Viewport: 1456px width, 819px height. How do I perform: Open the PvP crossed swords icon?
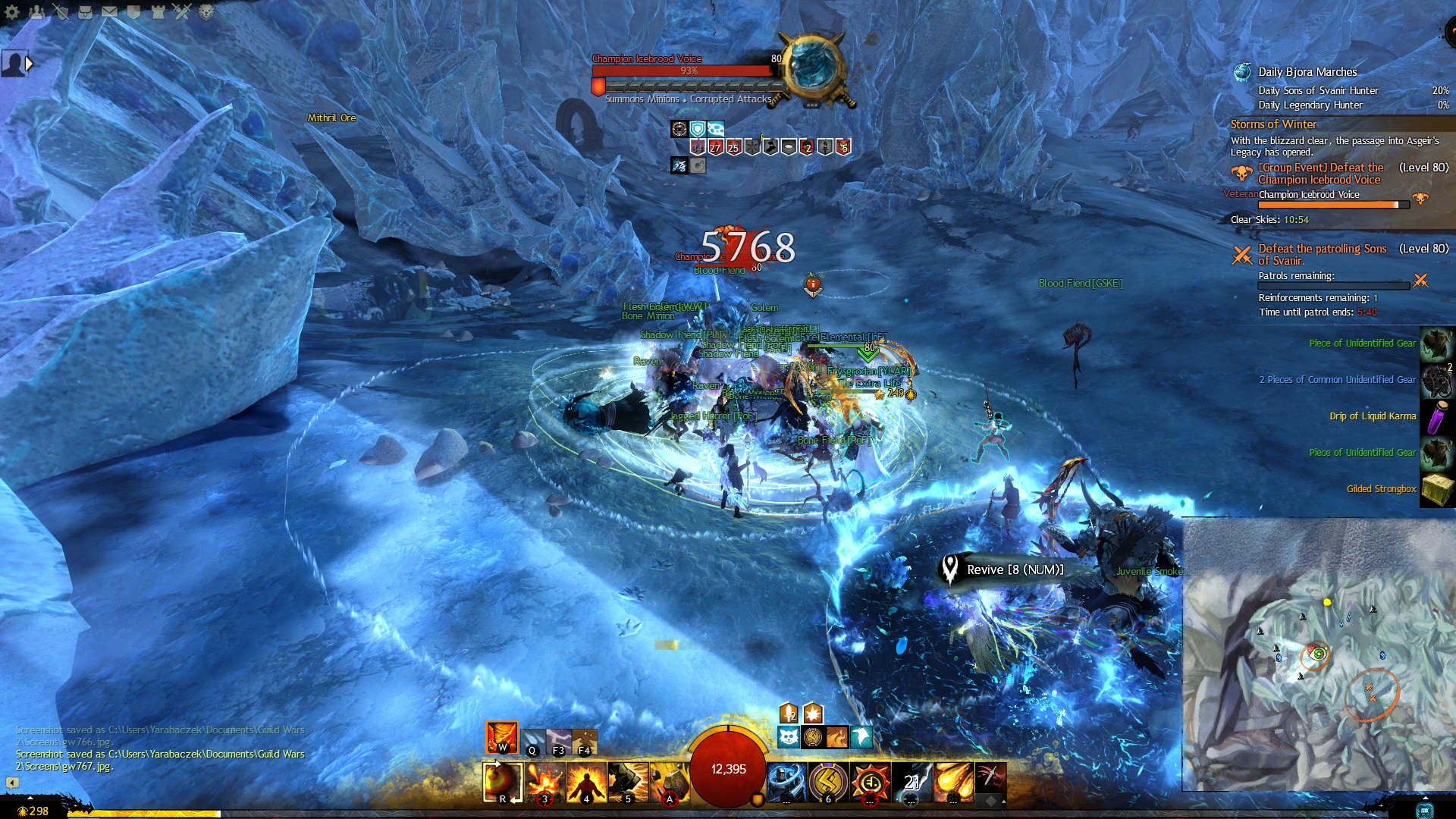coord(182,11)
